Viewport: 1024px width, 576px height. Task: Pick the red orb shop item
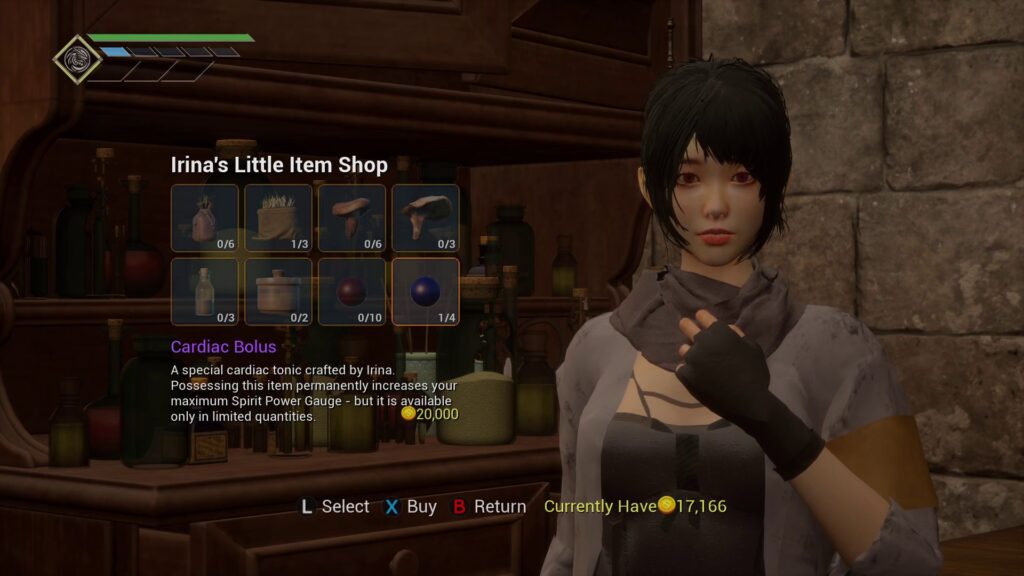click(x=352, y=292)
